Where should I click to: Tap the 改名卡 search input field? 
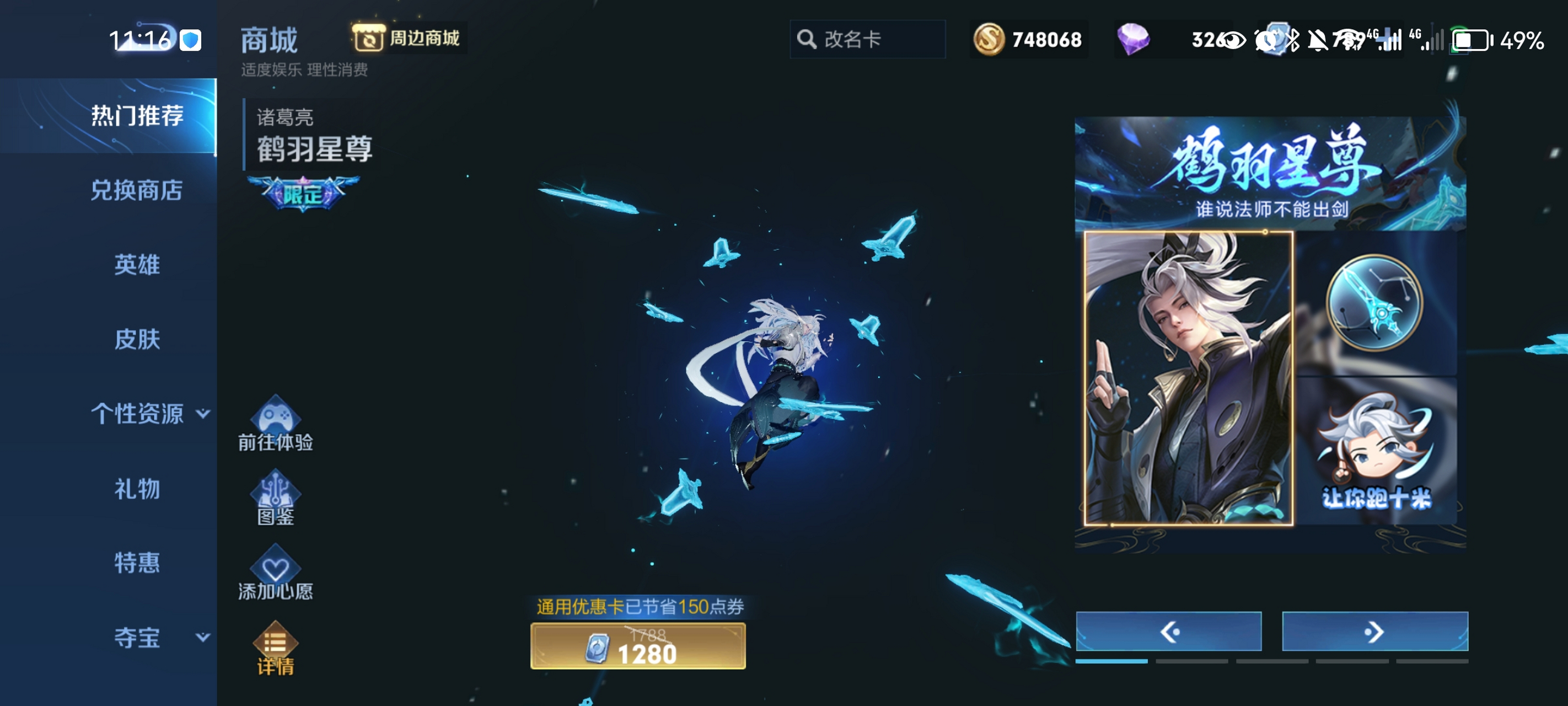[867, 39]
